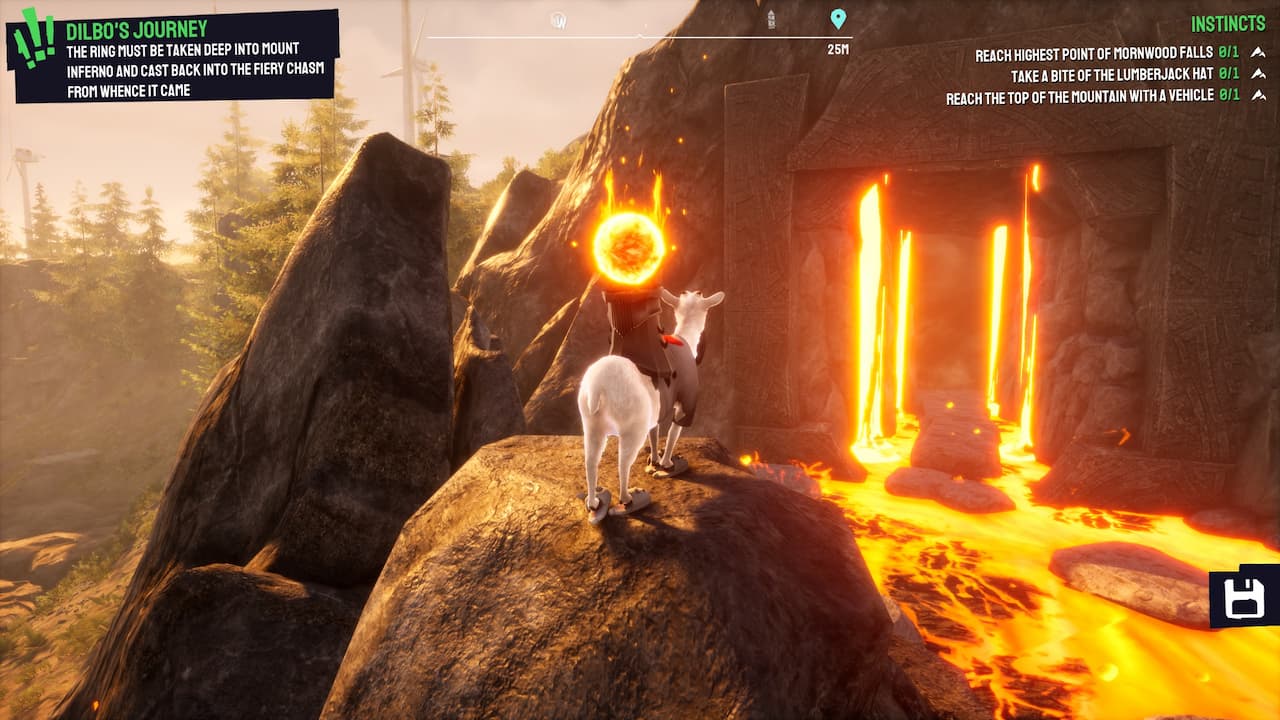Screen dimensions: 1280x720
Task: Click the Take a Bite of the Lumberjack Hat text
Action: 1110,74
